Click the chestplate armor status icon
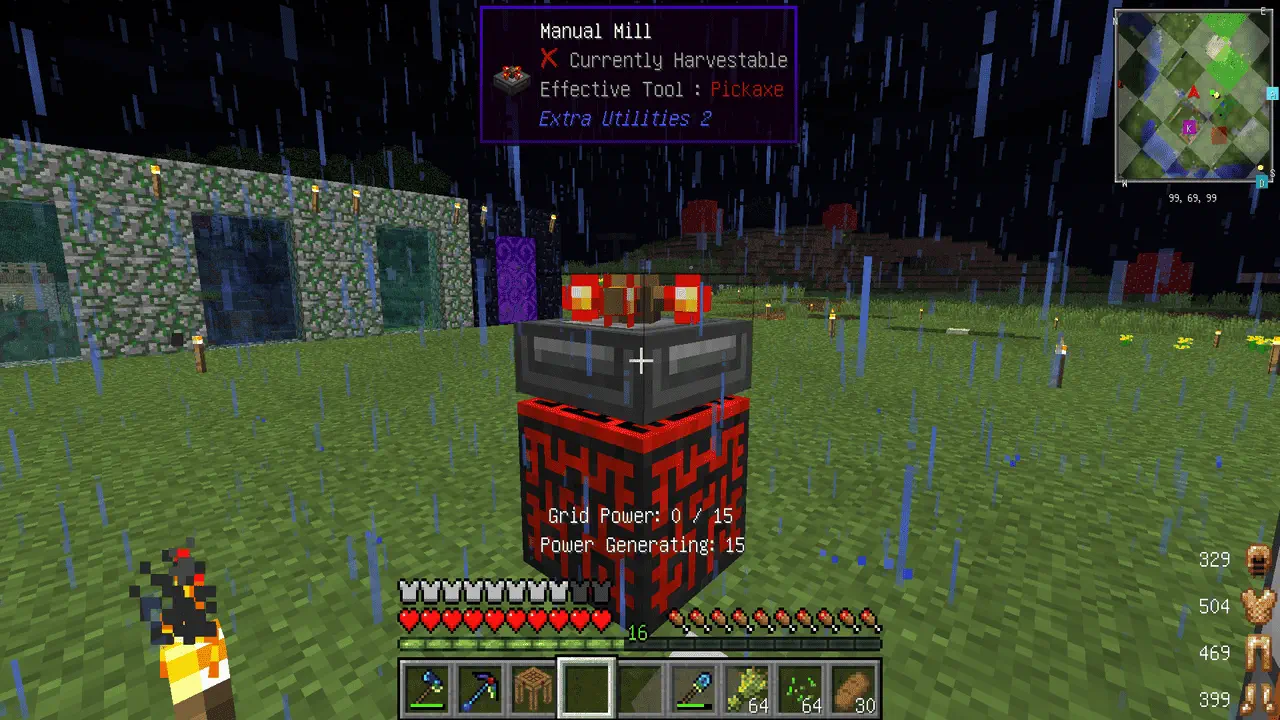 coord(1257,606)
